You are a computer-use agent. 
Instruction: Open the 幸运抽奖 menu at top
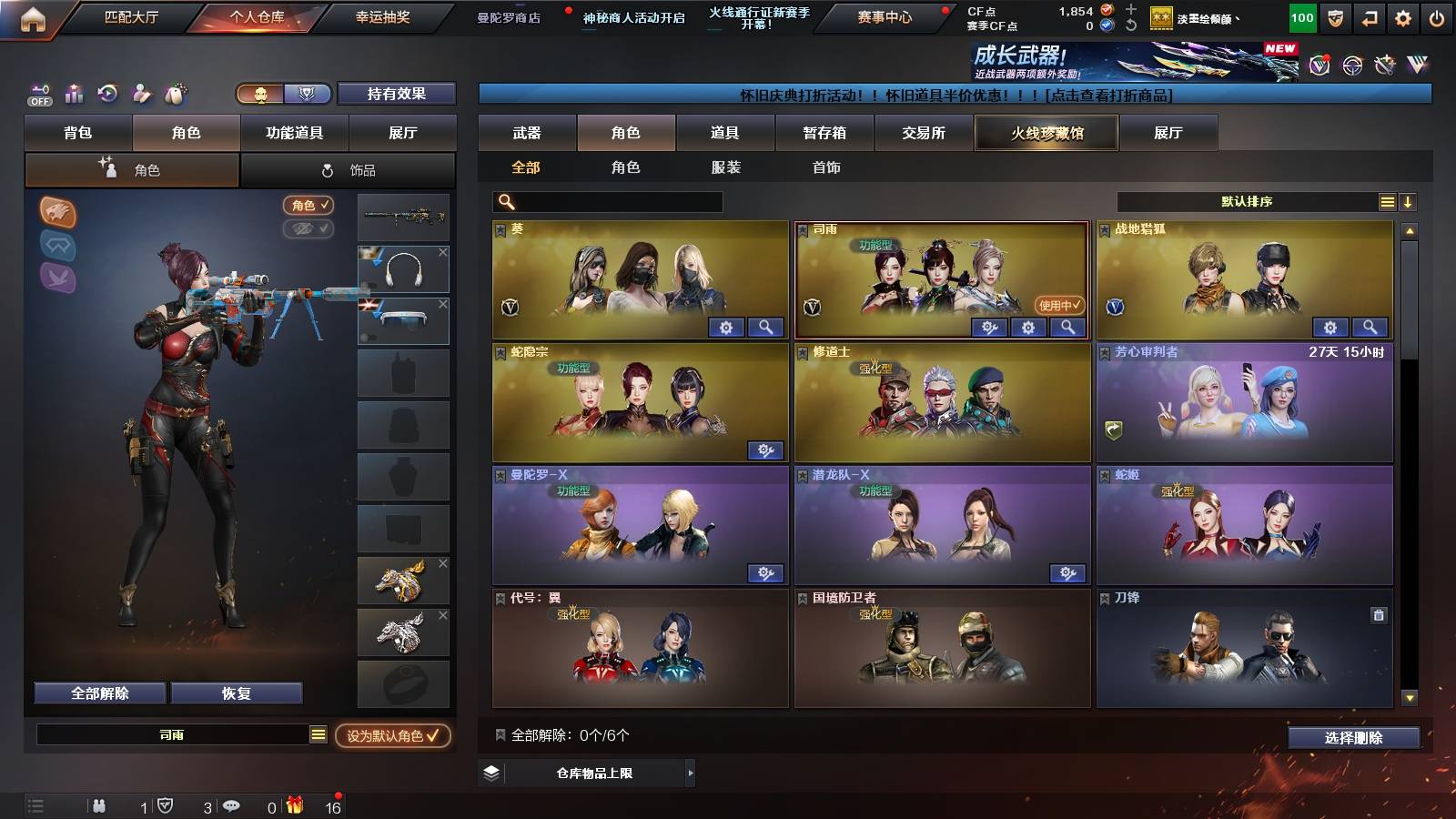pyautogui.click(x=385, y=16)
